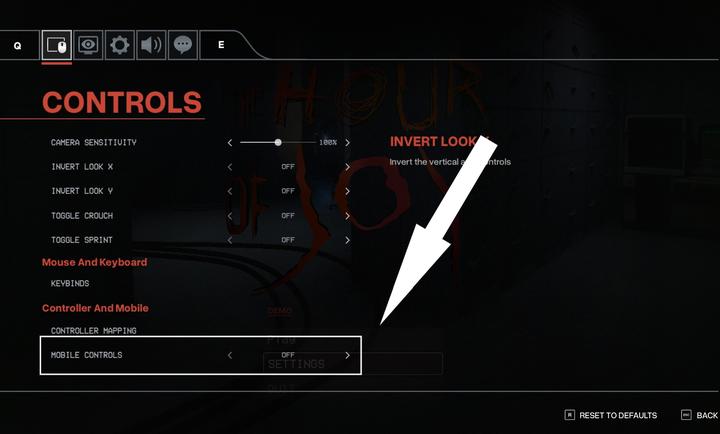The width and height of the screenshot is (720, 434).
Task: Toggle Invert Look X using right arrow
Action: 348,167
